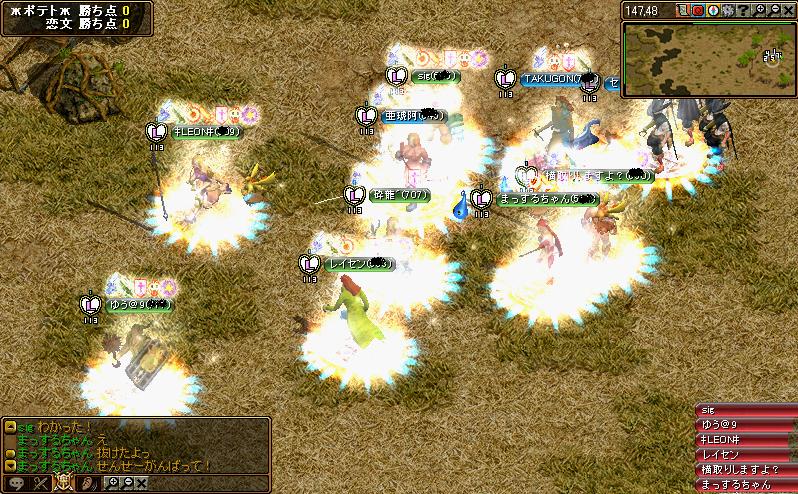Select party member ‡LEON‡ in list
Image resolution: width=798 pixels, height=494 pixels.
745,439
